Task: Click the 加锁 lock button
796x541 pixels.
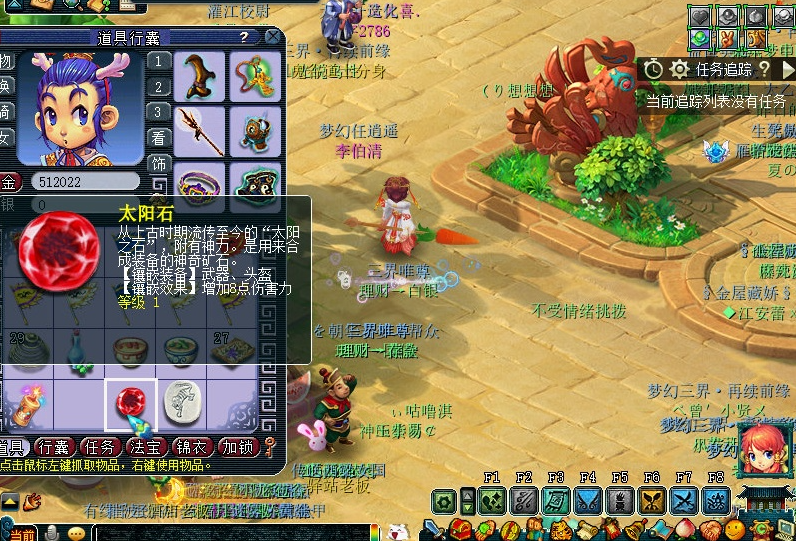Action: tap(239, 447)
